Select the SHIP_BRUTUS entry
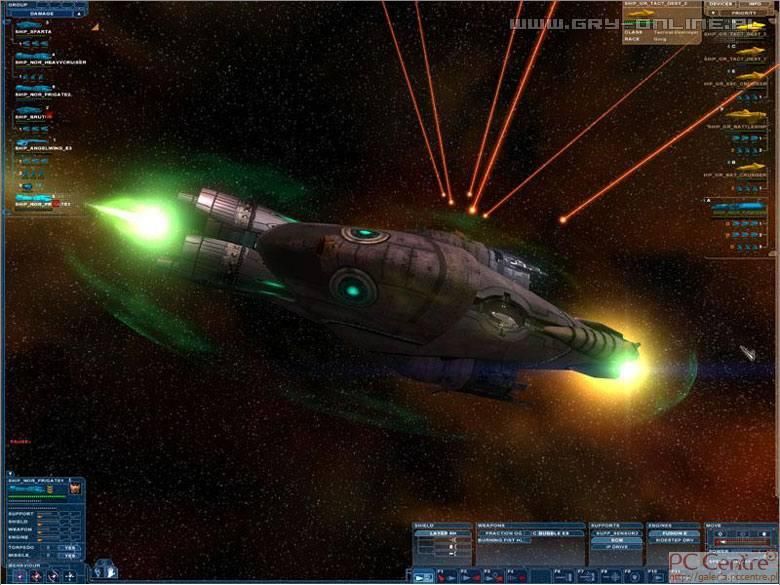This screenshot has width=780, height=585. pos(34,117)
